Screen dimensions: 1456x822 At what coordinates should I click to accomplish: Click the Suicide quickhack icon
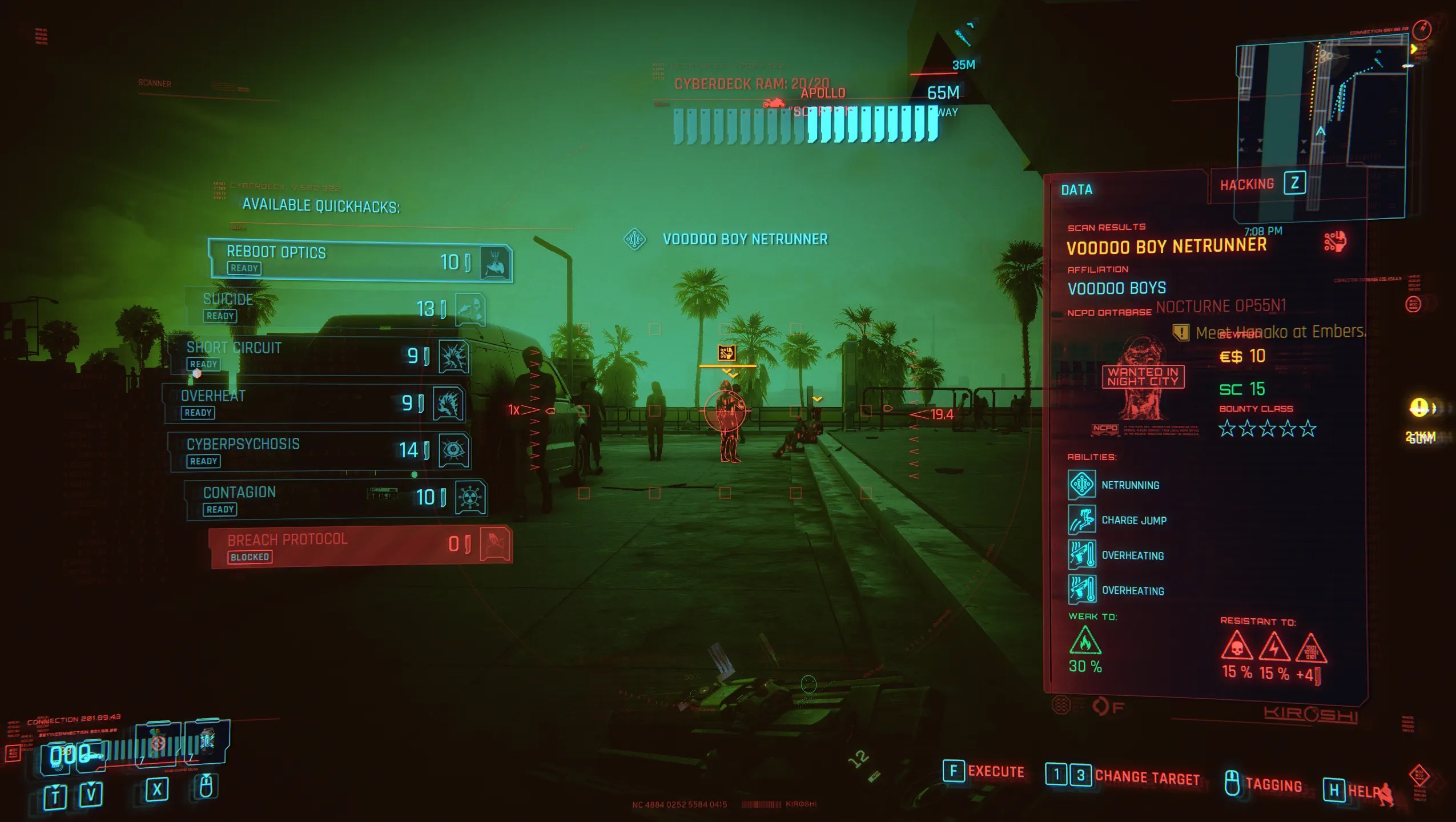pyautogui.click(x=472, y=308)
